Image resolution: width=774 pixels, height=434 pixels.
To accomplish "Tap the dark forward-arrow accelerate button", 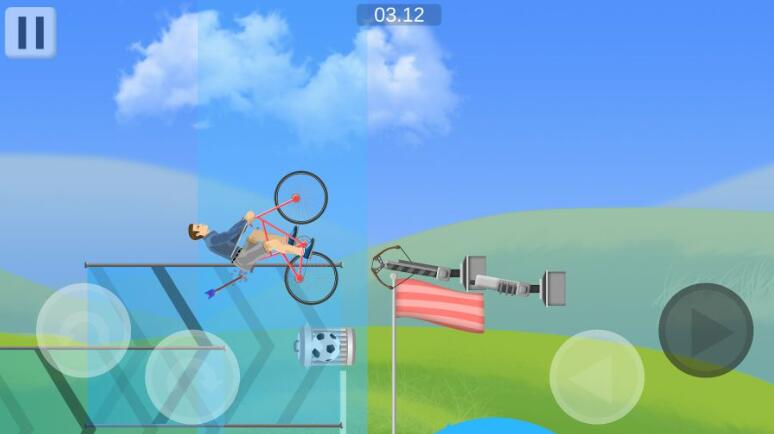I will pyautogui.click(x=705, y=331).
